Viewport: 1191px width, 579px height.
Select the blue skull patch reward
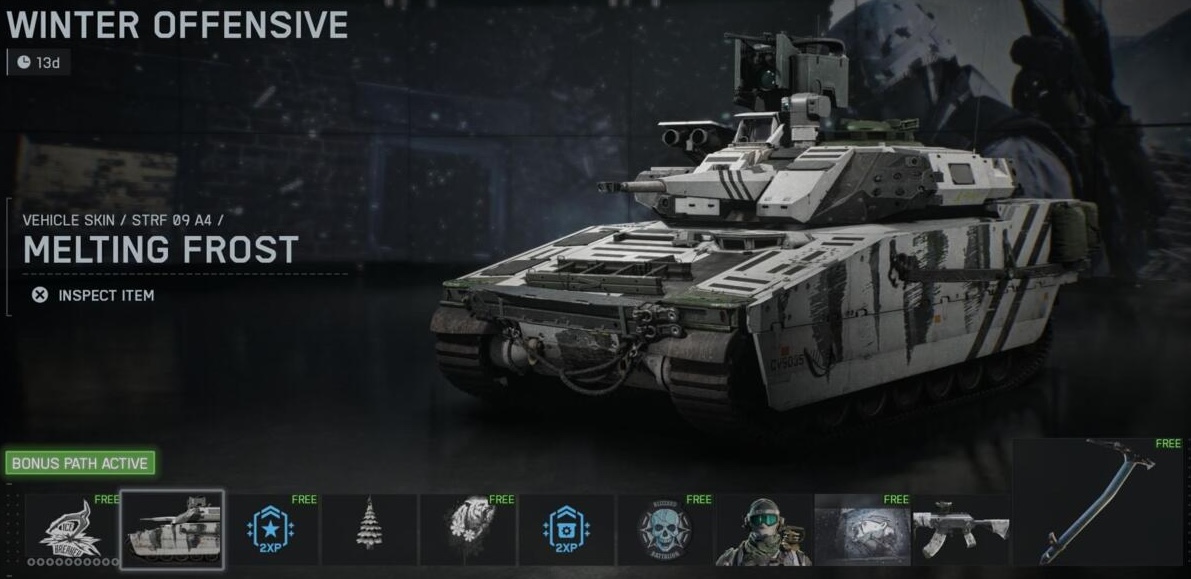pos(665,530)
